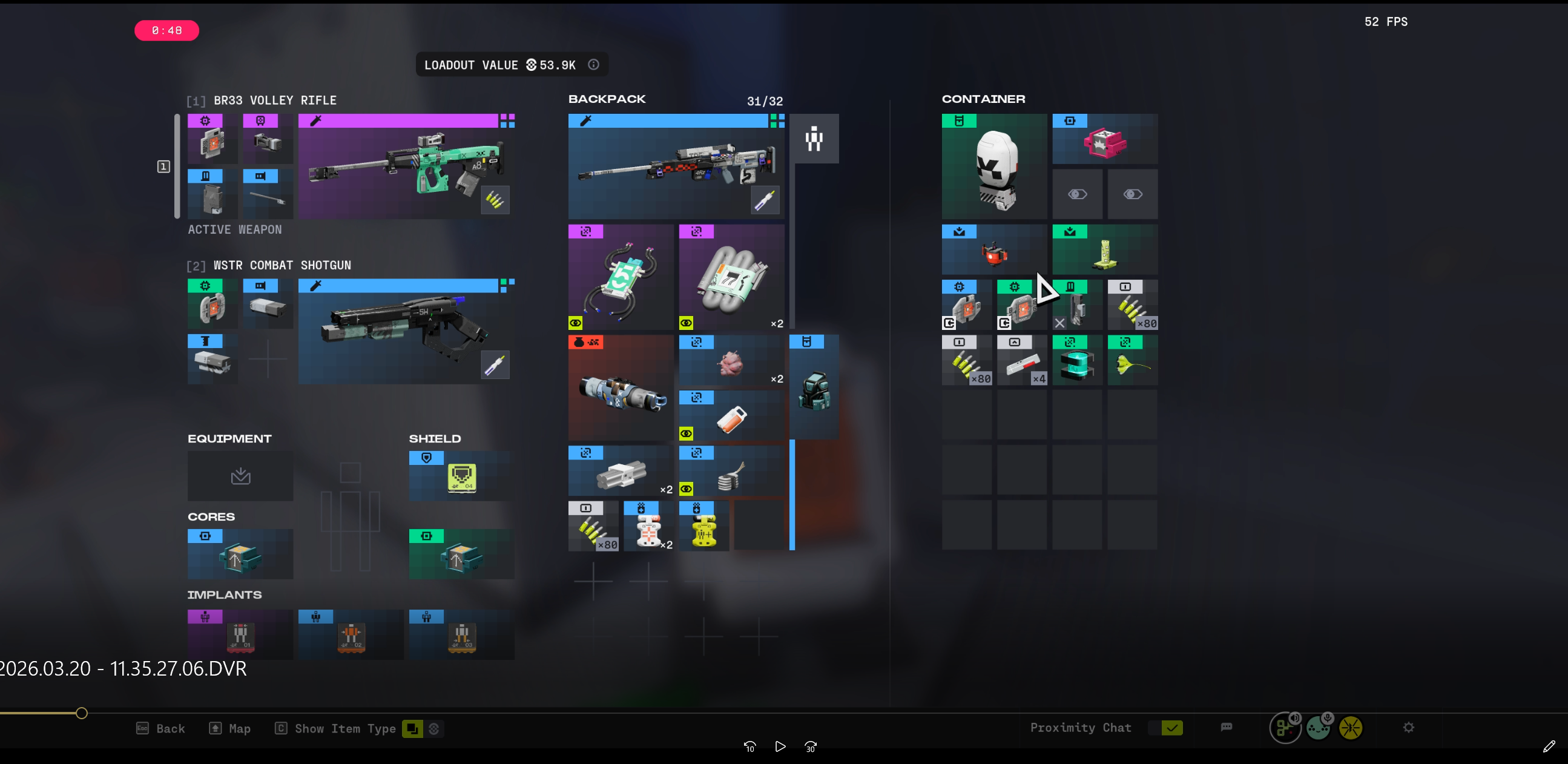
Task: Open the text chat bubble icon
Action: pyautogui.click(x=1227, y=728)
